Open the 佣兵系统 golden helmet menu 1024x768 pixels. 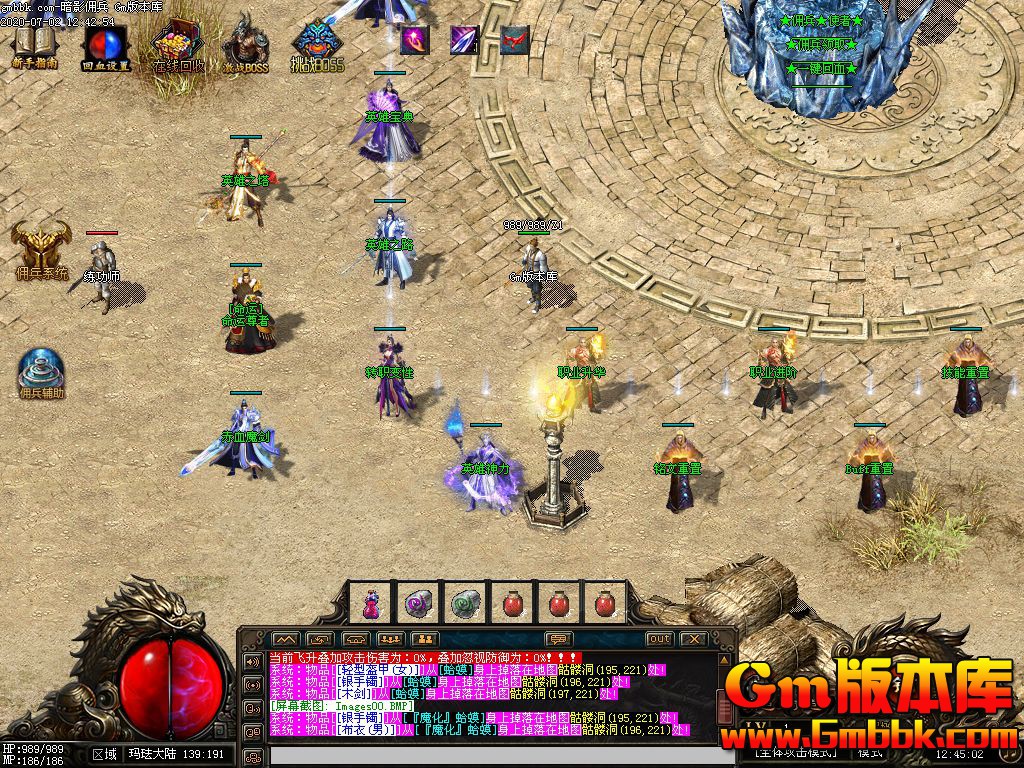coord(41,248)
